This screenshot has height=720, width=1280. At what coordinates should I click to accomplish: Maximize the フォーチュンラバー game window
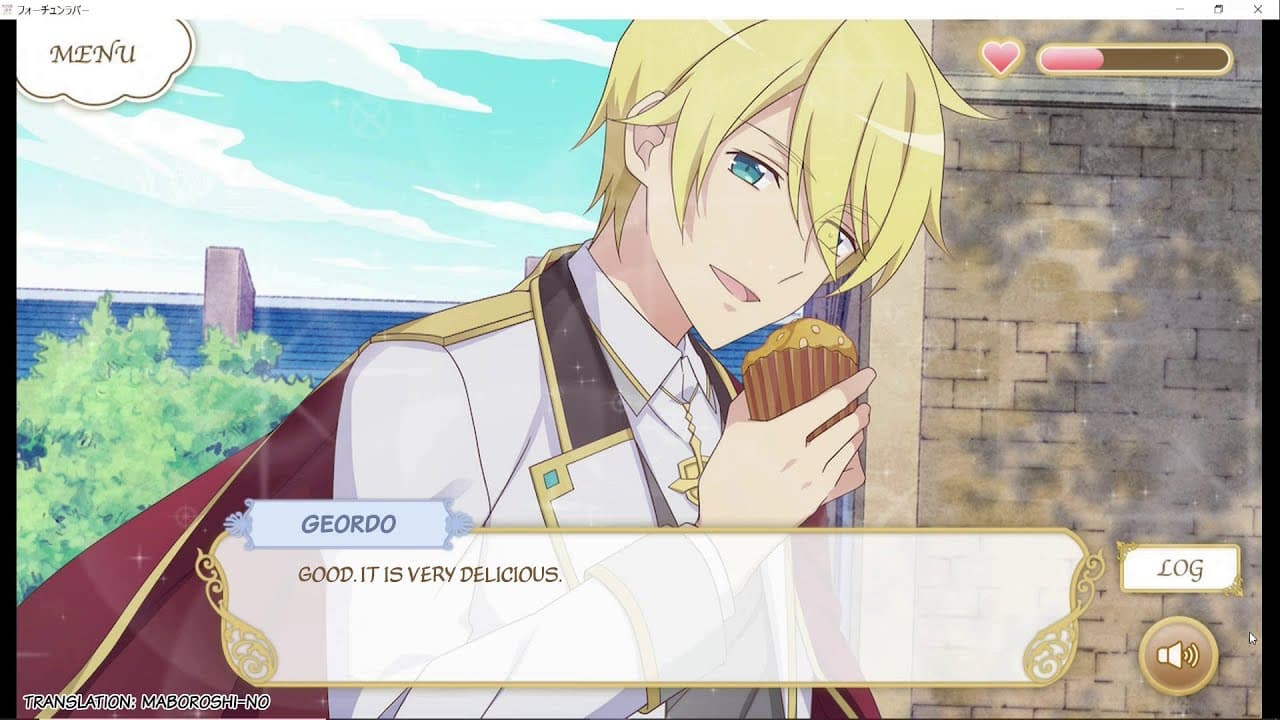1221,8
